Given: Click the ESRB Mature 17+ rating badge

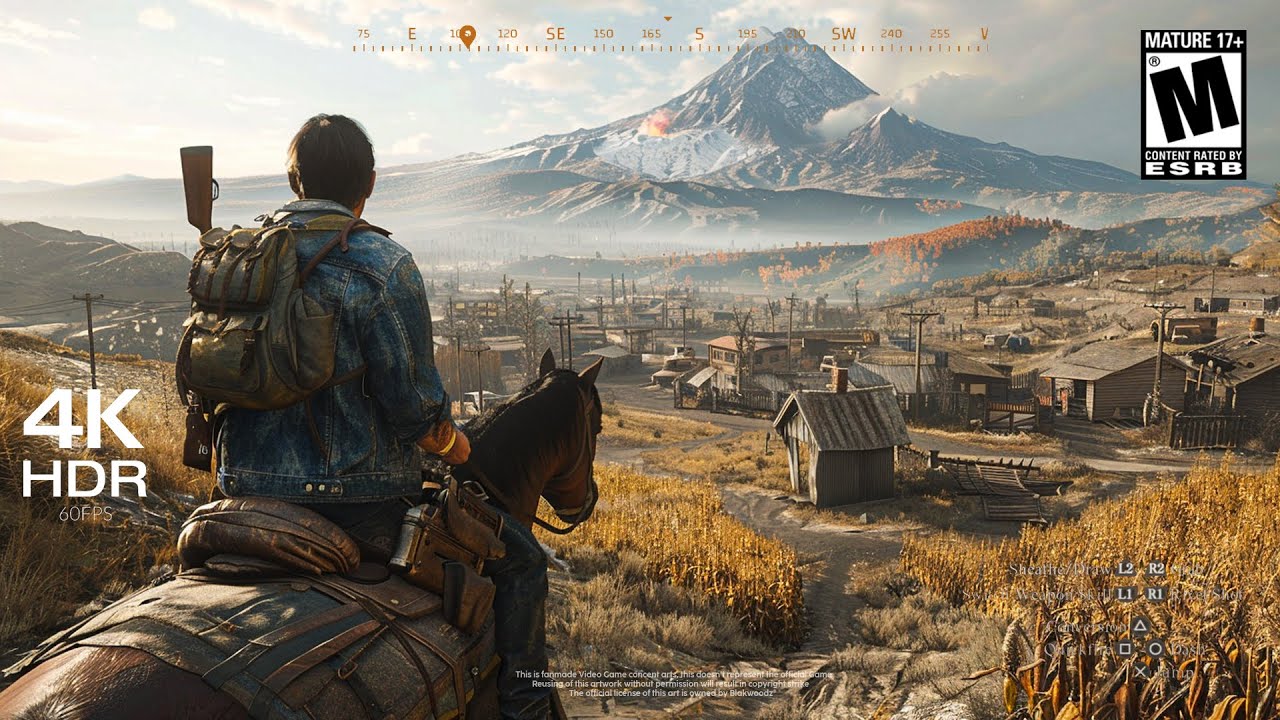Looking at the screenshot, I should pos(1193,104).
